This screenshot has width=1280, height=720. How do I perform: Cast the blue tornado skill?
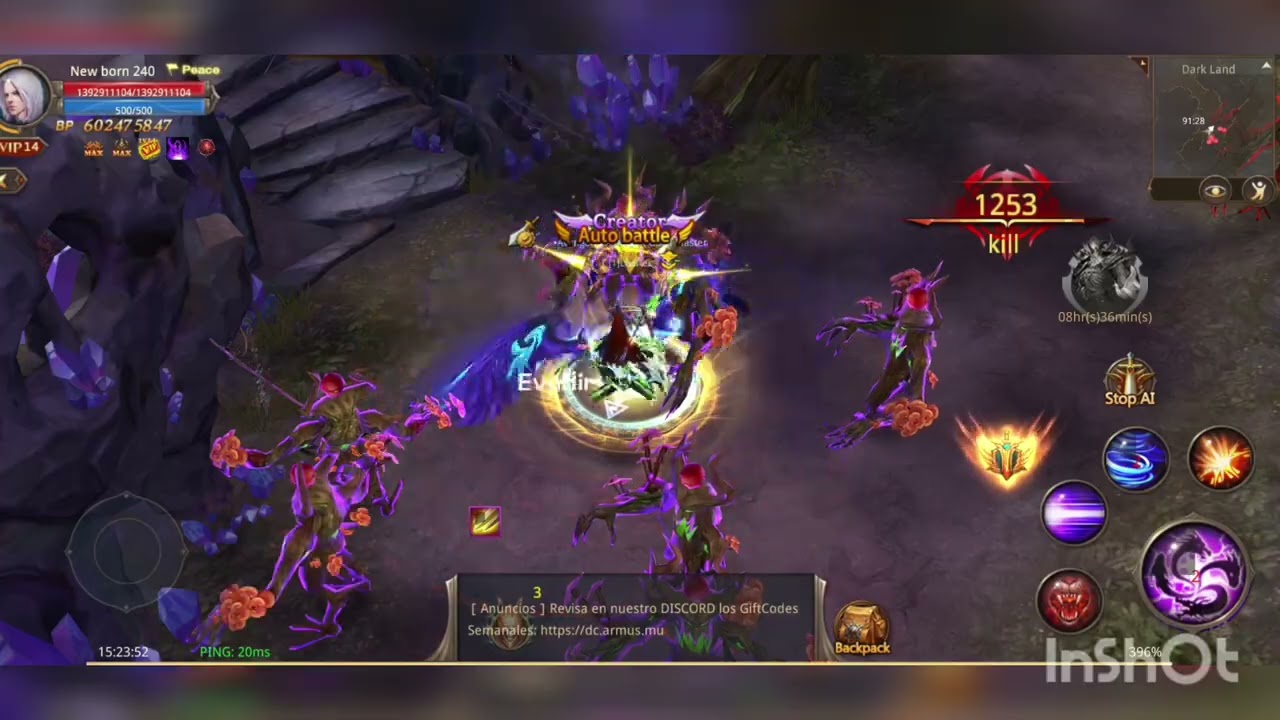click(x=1135, y=459)
